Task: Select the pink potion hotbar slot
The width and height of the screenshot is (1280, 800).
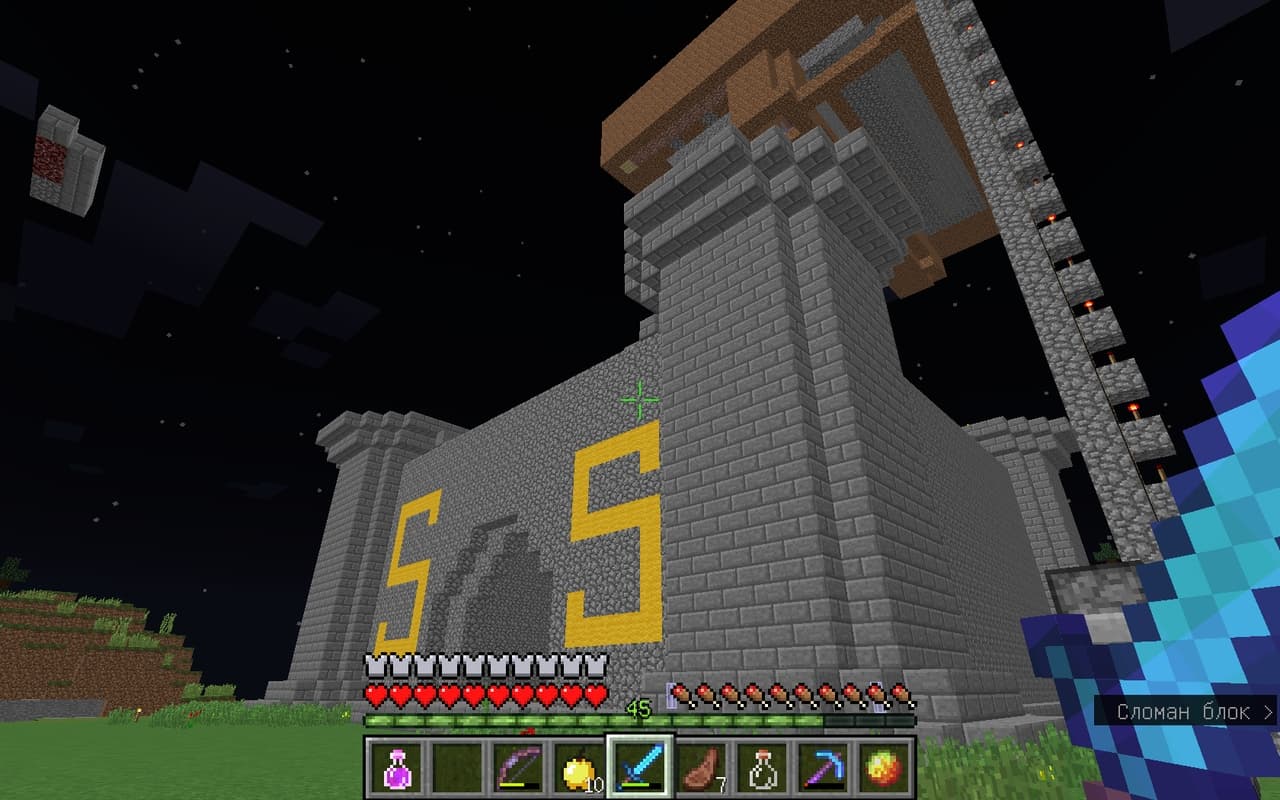Action: tap(395, 768)
